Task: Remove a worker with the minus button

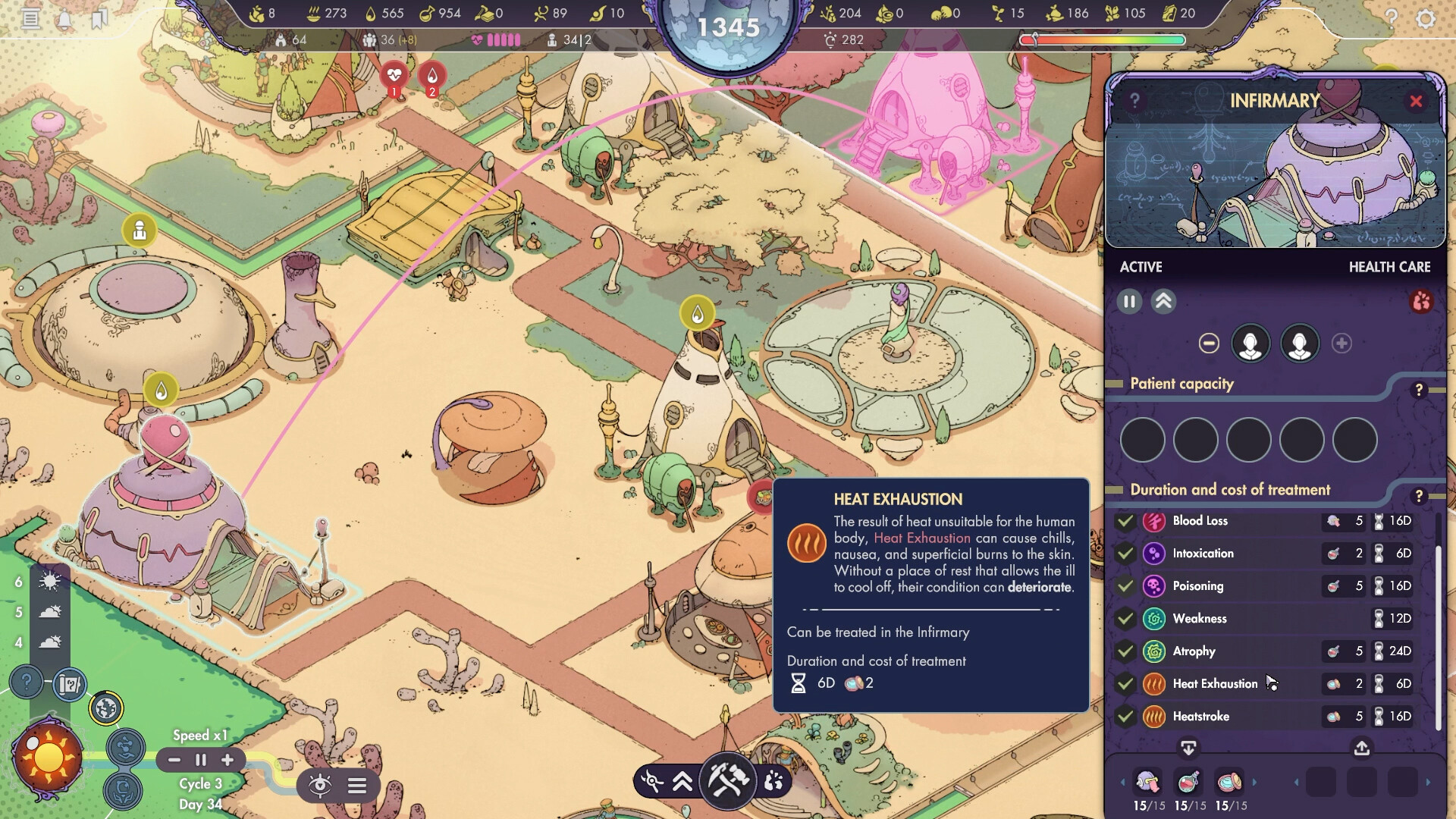Action: point(1209,343)
